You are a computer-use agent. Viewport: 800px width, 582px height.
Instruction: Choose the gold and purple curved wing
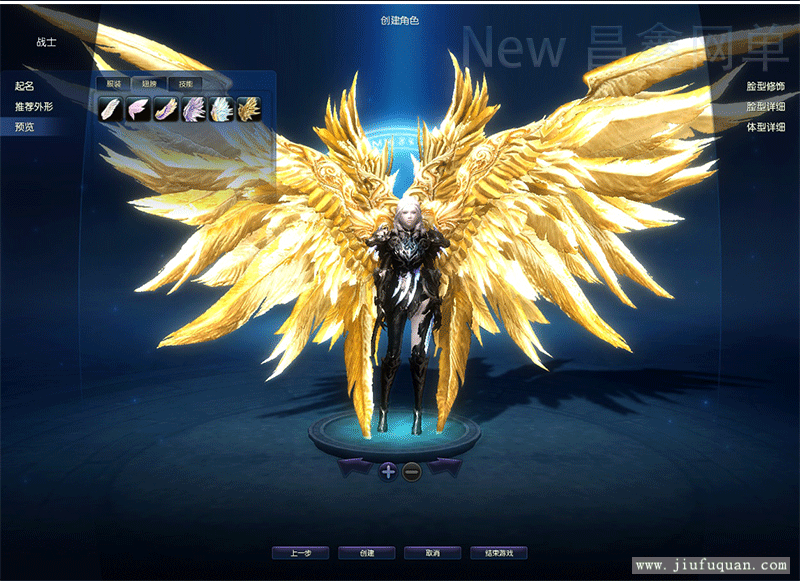(x=166, y=108)
